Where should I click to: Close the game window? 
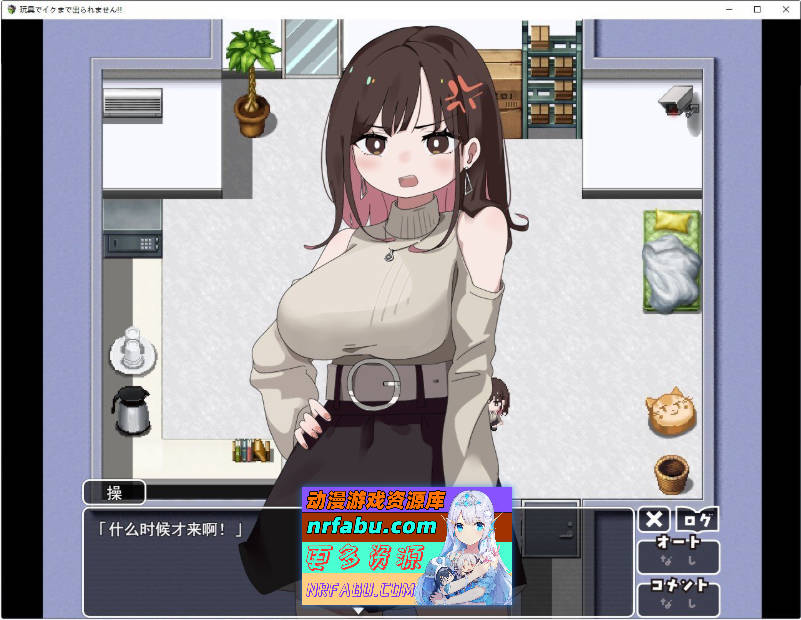point(786,9)
